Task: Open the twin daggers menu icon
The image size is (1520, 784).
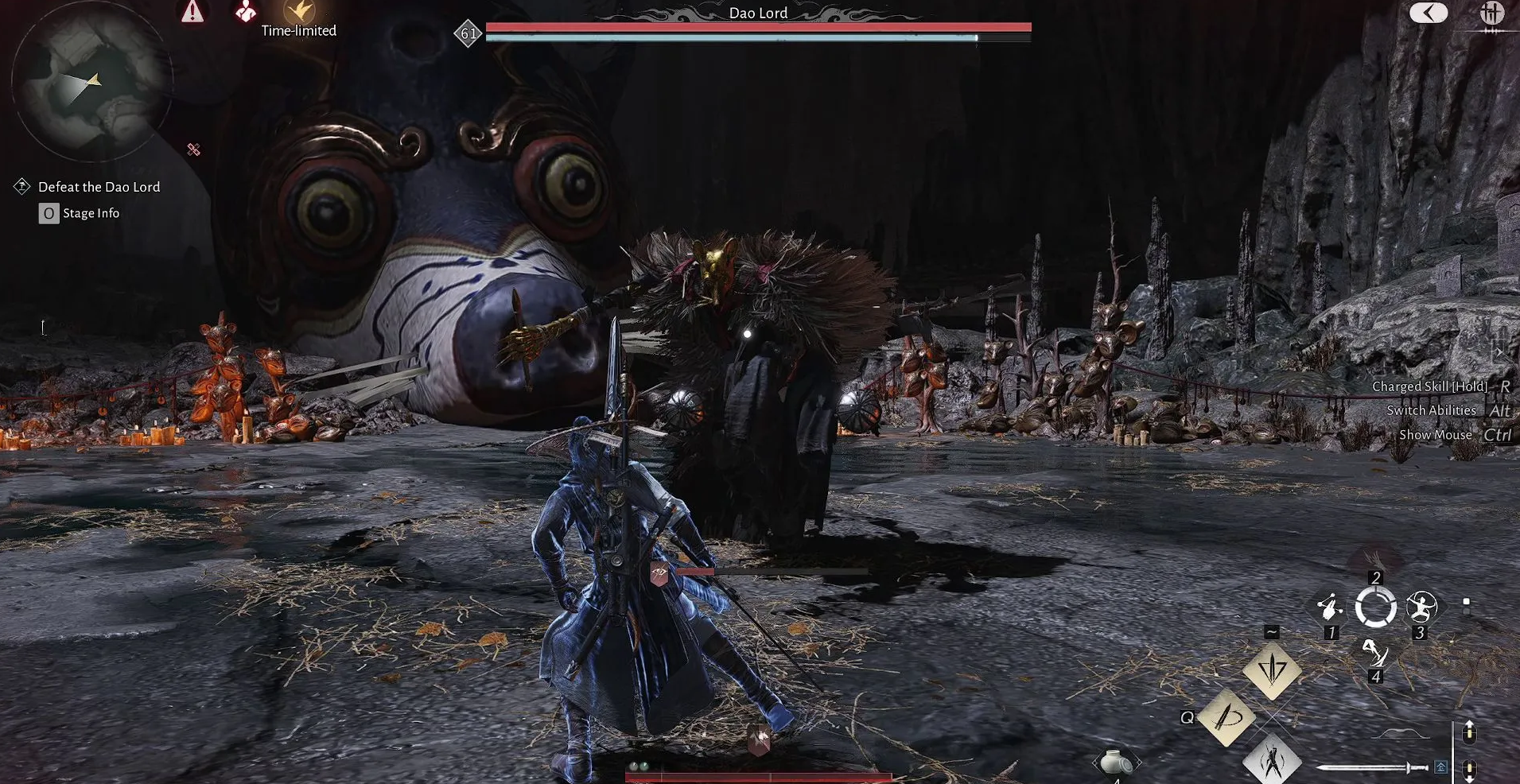Action: [x=1491, y=14]
